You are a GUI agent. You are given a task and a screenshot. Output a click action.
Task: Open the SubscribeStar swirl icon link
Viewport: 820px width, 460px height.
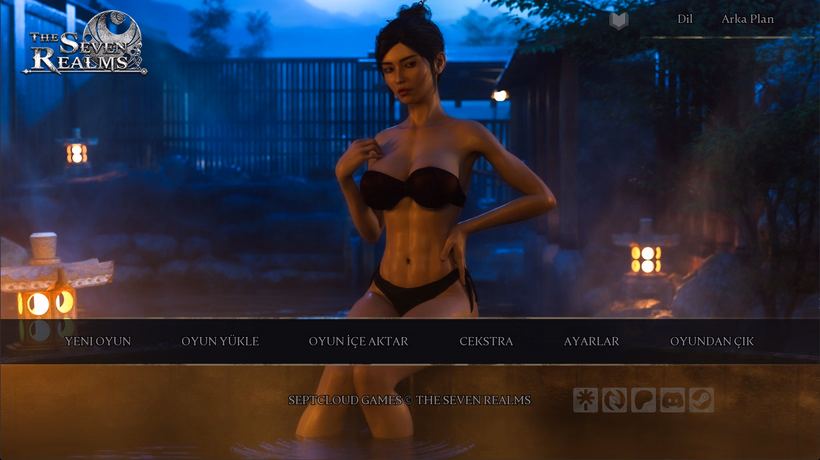coord(614,400)
